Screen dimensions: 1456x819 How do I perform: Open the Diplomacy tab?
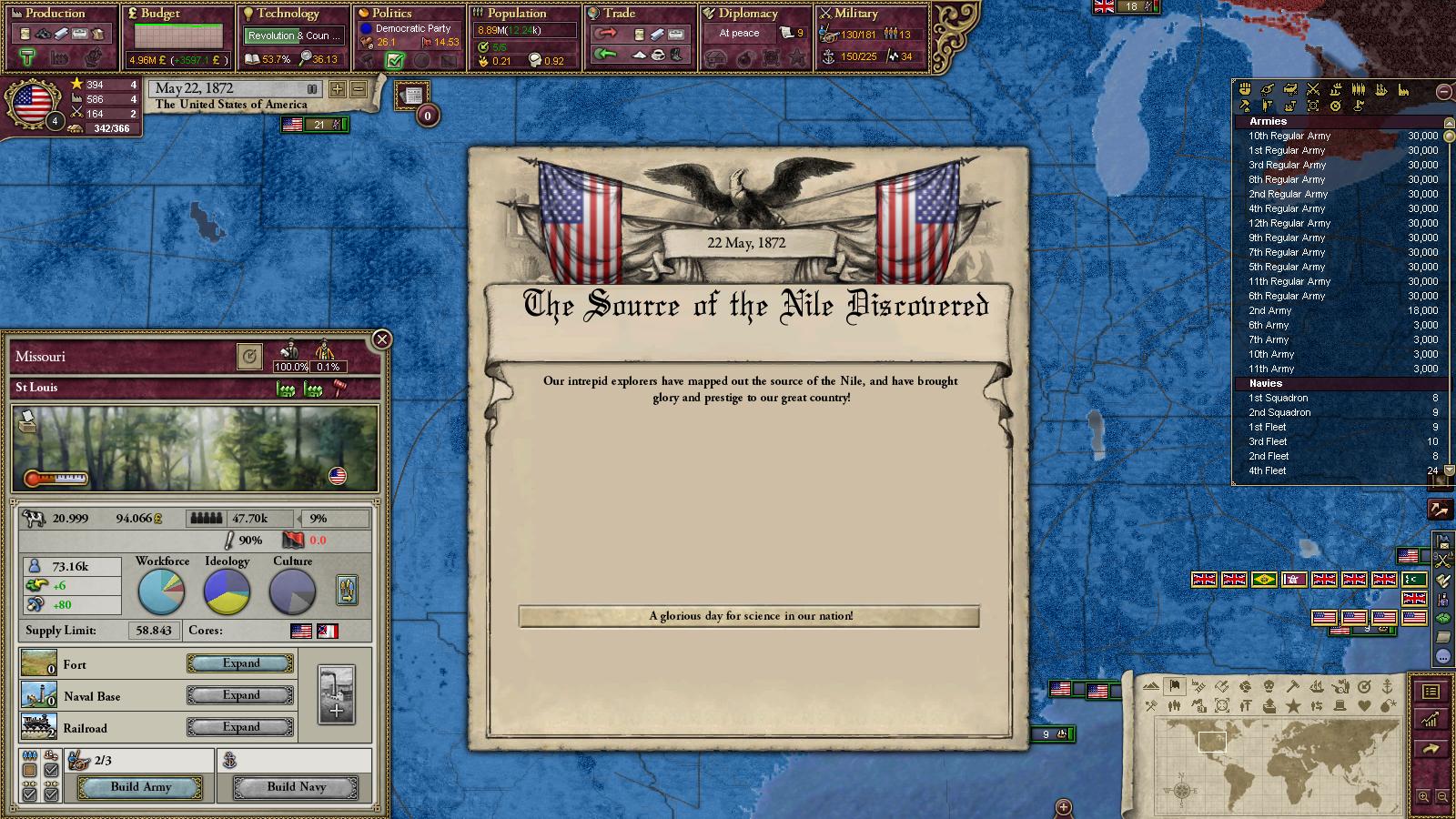(748, 14)
